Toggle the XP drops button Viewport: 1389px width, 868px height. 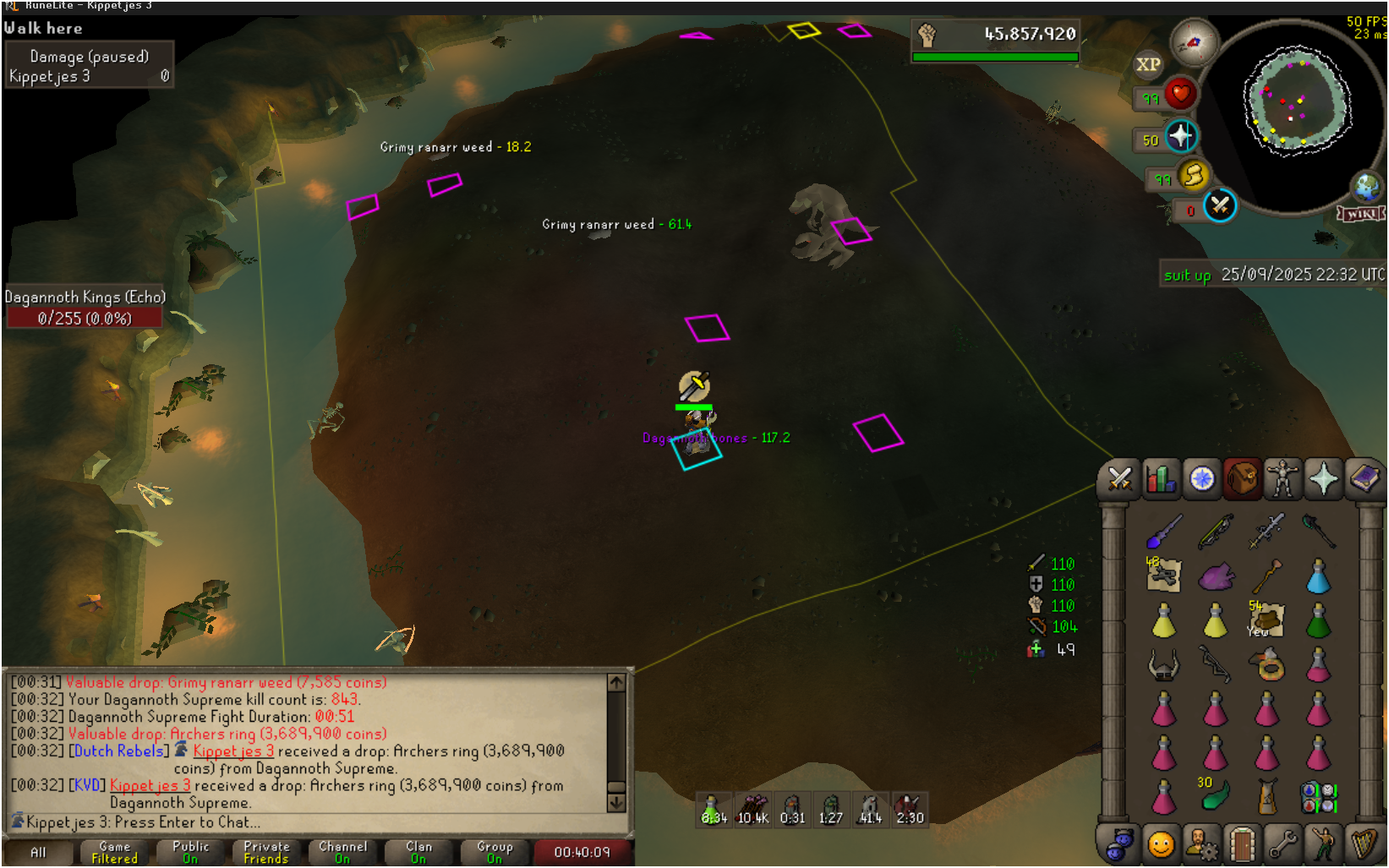point(1148,64)
